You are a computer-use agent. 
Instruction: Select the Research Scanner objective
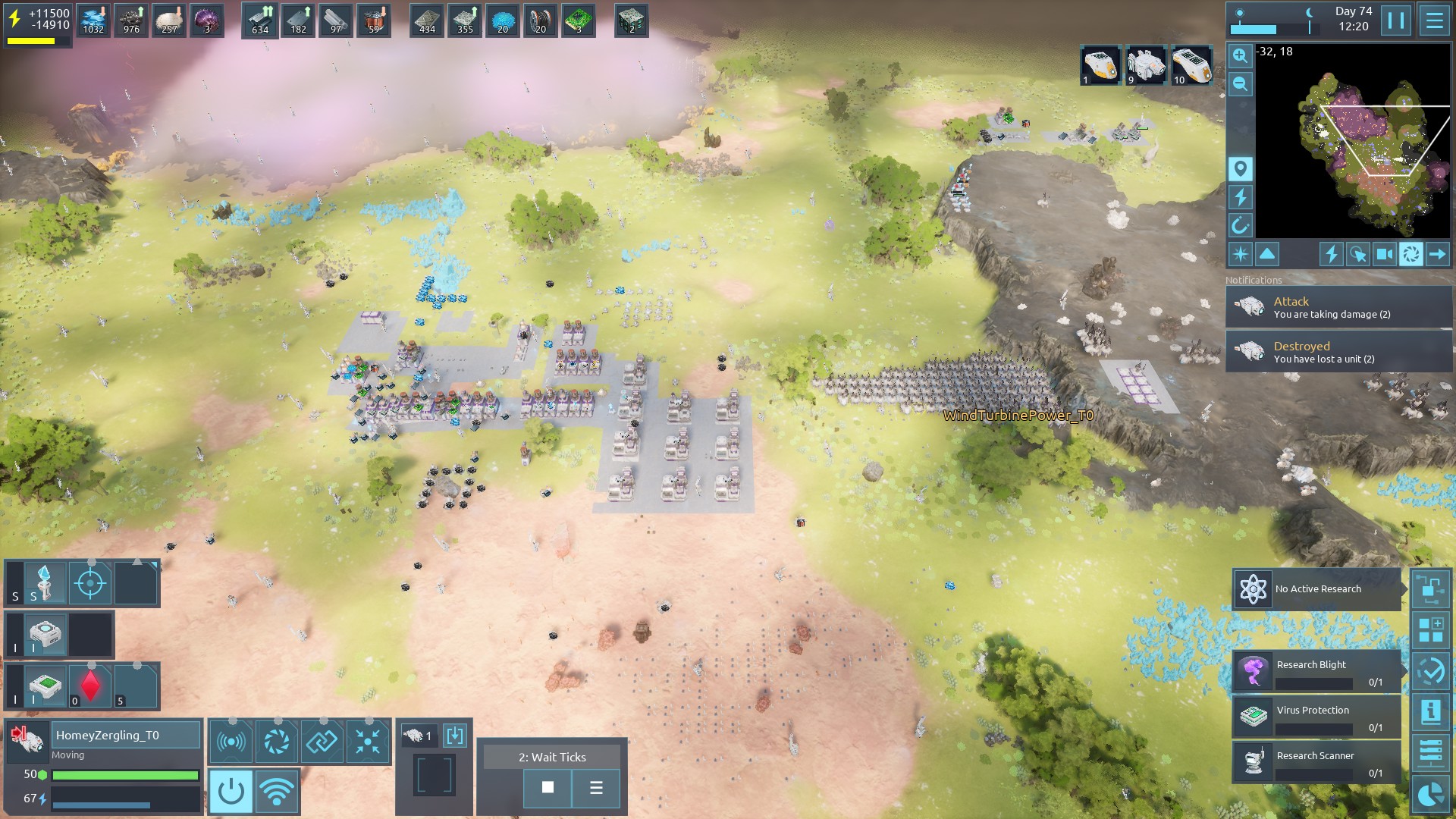pyautogui.click(x=1317, y=763)
